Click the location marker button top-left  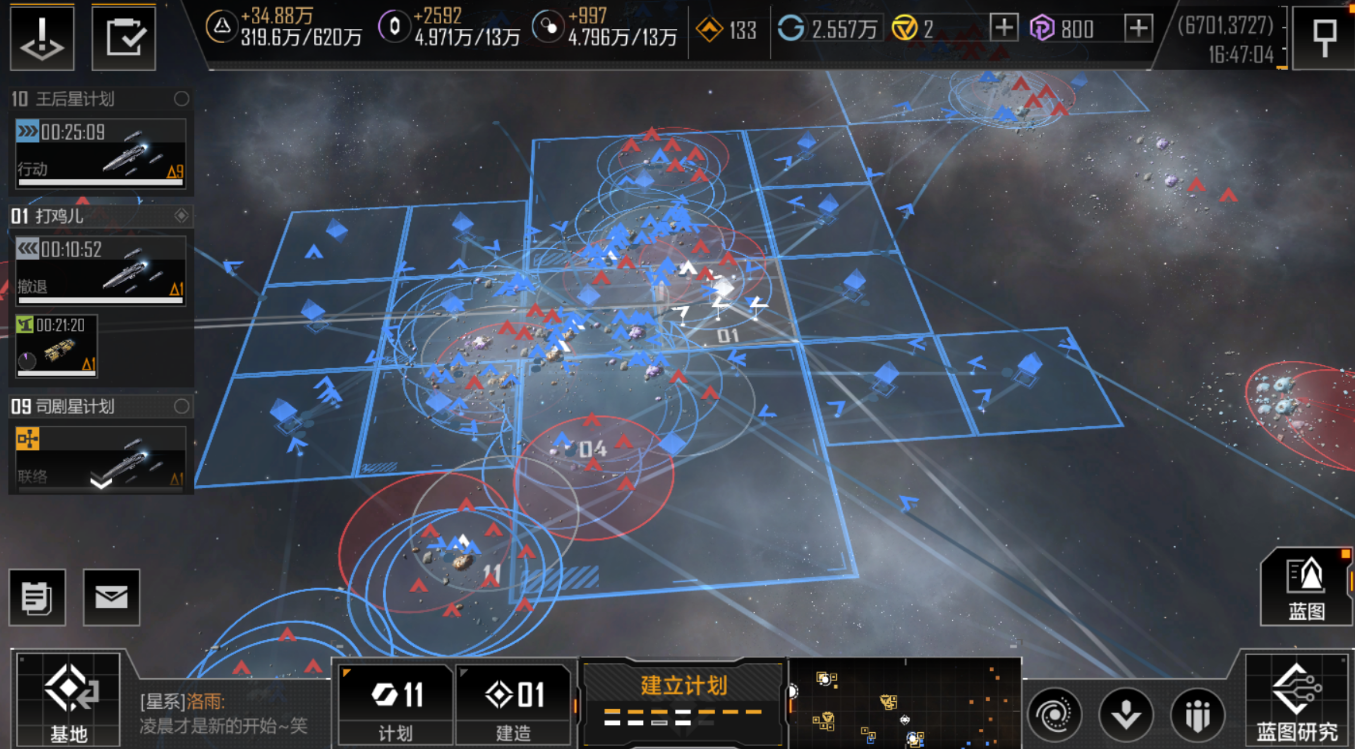coord(42,37)
